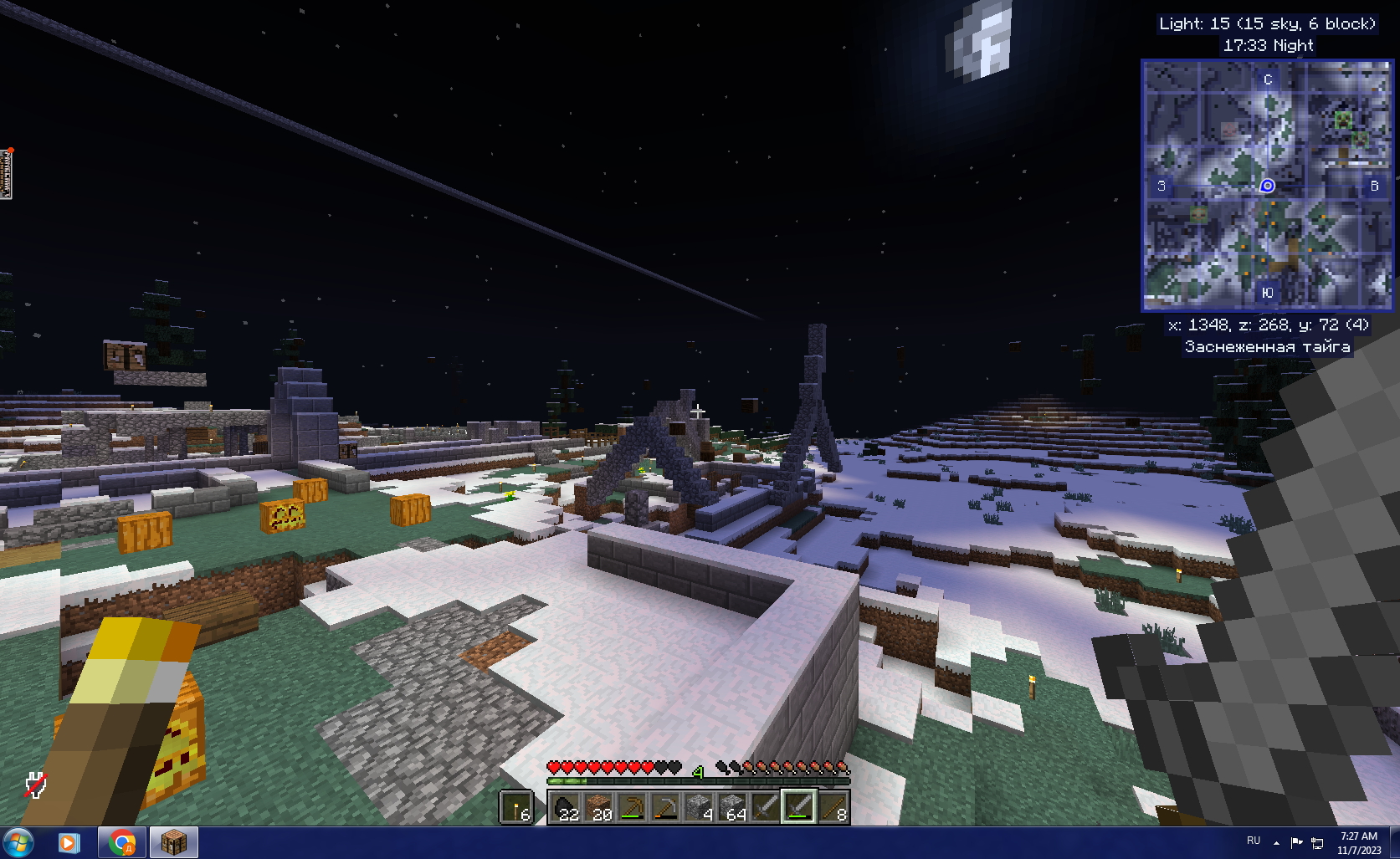This screenshot has height=859, width=1400.
Task: Open the Windows Start menu
Action: [x=18, y=842]
